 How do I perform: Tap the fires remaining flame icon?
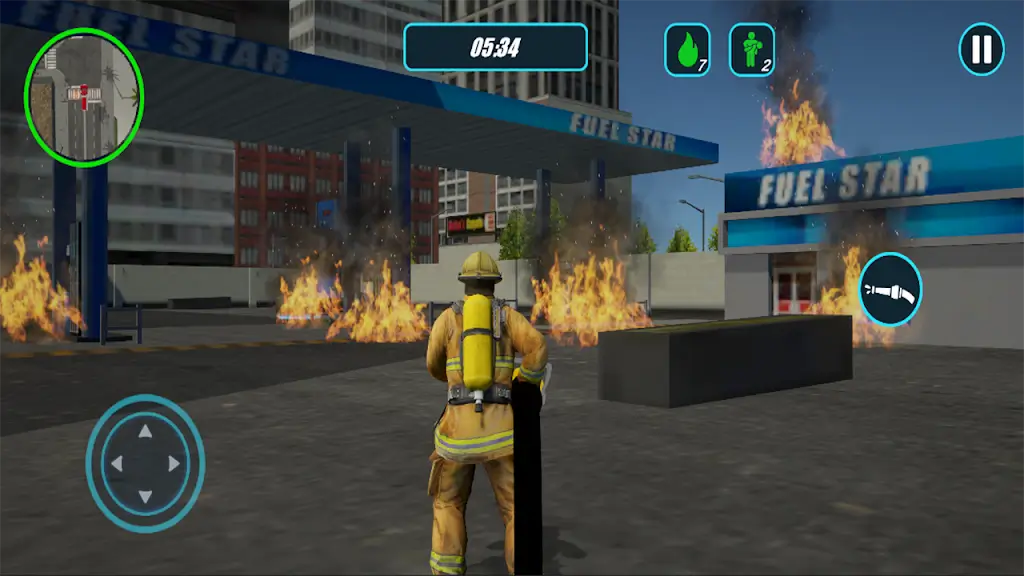687,50
